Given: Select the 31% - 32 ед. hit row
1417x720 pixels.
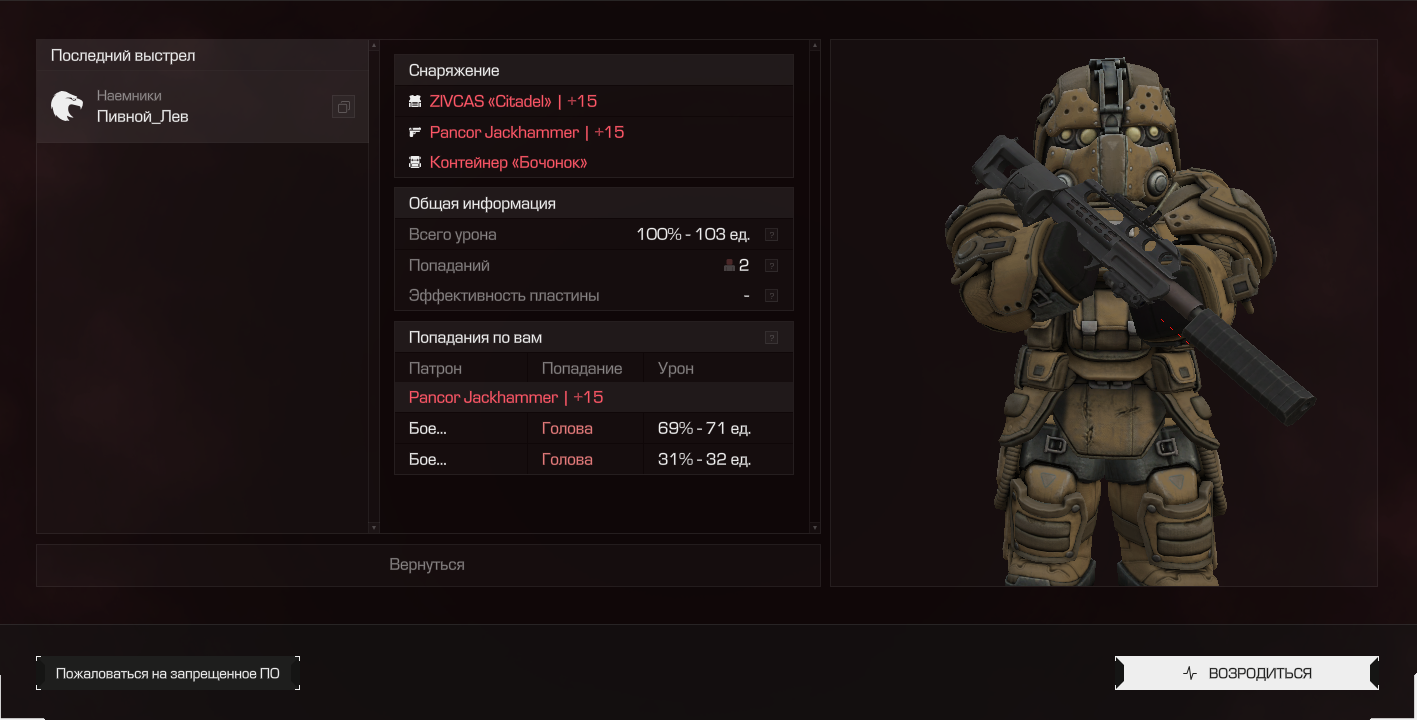Looking at the screenshot, I should point(594,460).
